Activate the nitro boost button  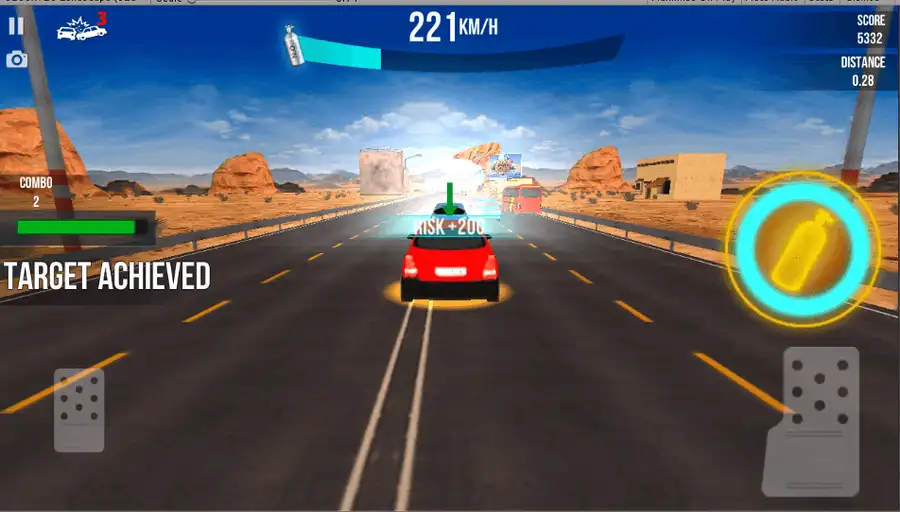point(802,242)
